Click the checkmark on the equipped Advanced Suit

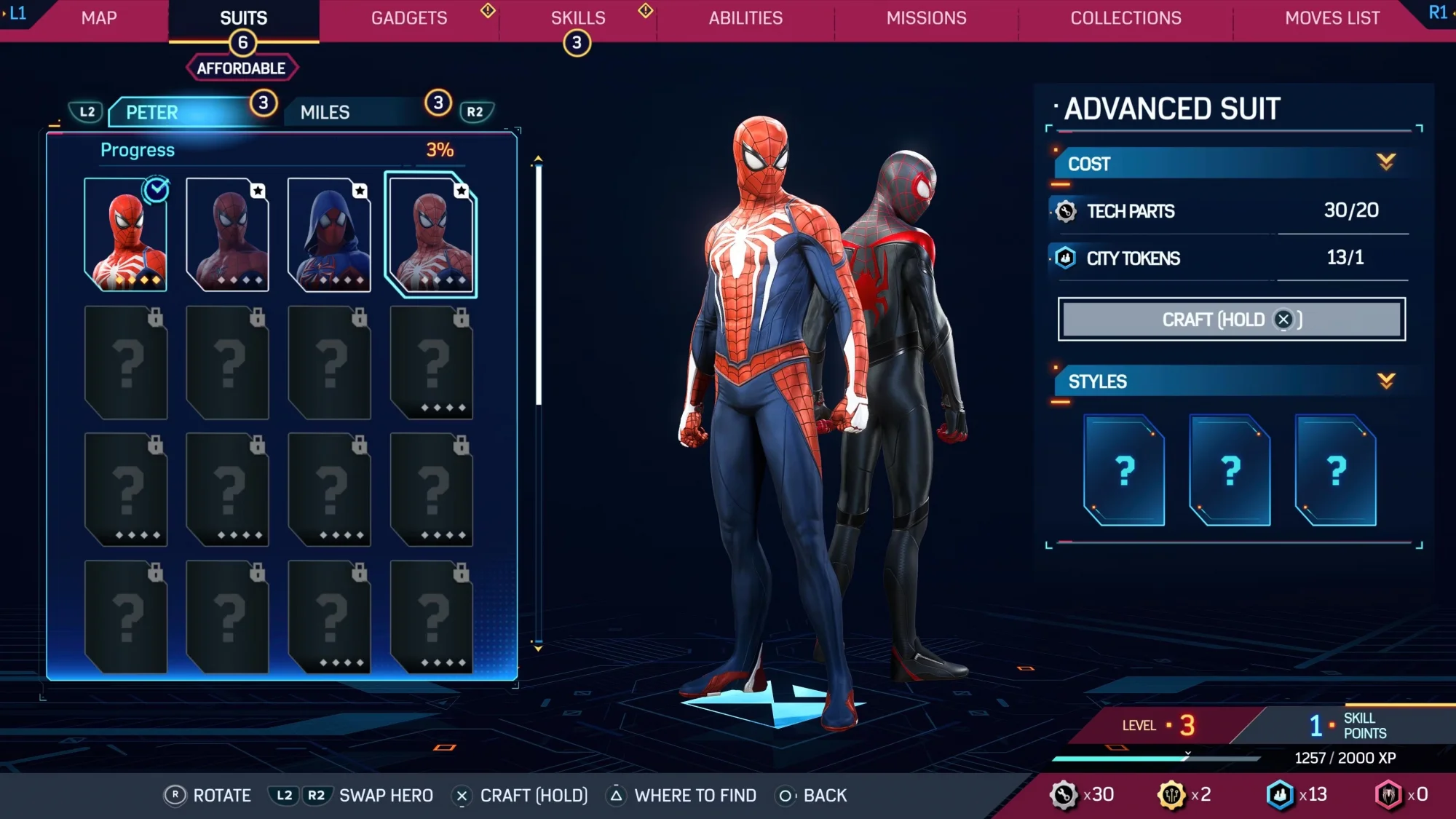coord(154,189)
